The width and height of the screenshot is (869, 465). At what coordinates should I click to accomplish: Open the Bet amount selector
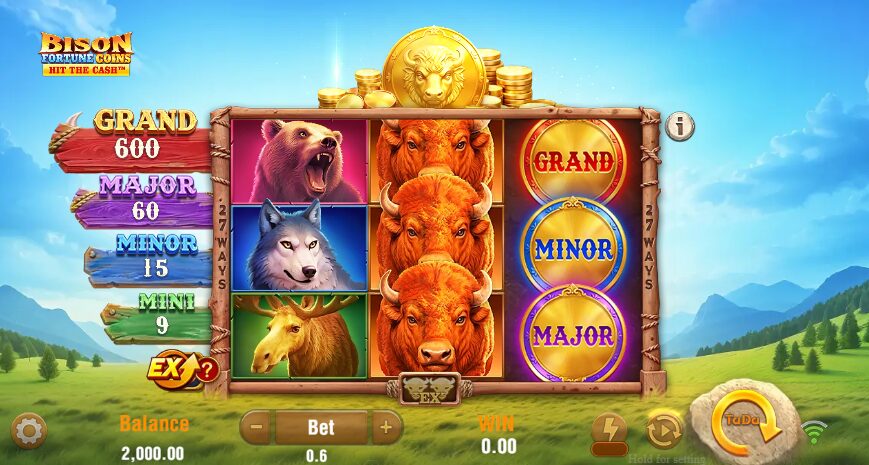coord(321,428)
